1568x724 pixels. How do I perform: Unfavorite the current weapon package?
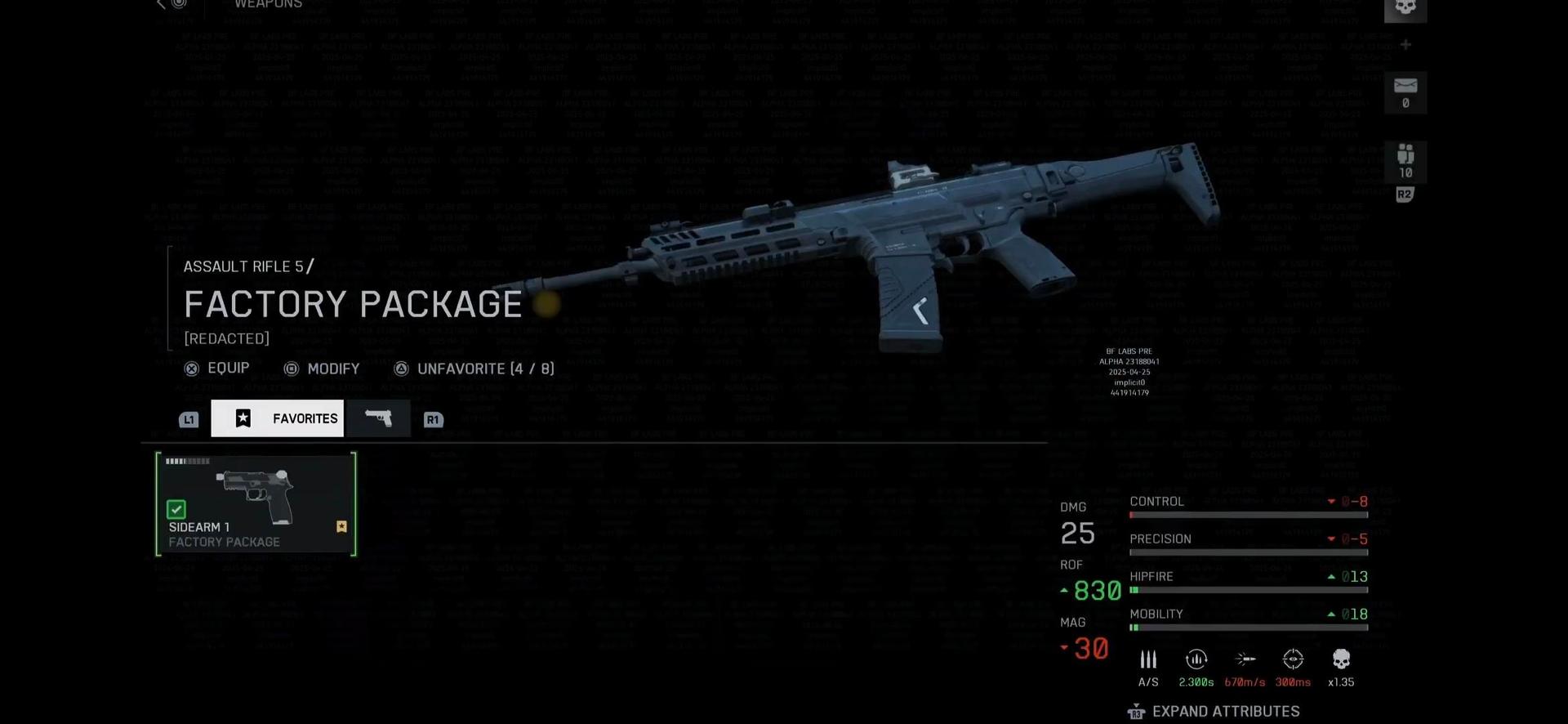pos(474,369)
